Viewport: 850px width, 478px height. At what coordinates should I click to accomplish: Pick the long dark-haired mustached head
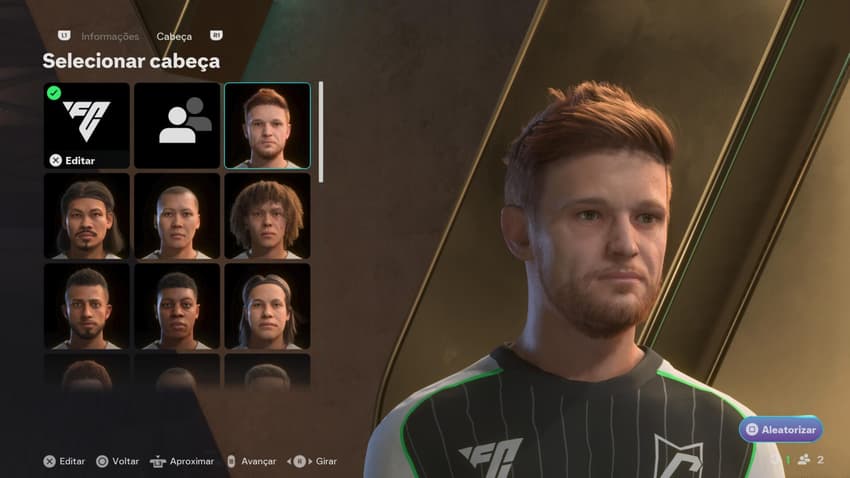coord(86,216)
